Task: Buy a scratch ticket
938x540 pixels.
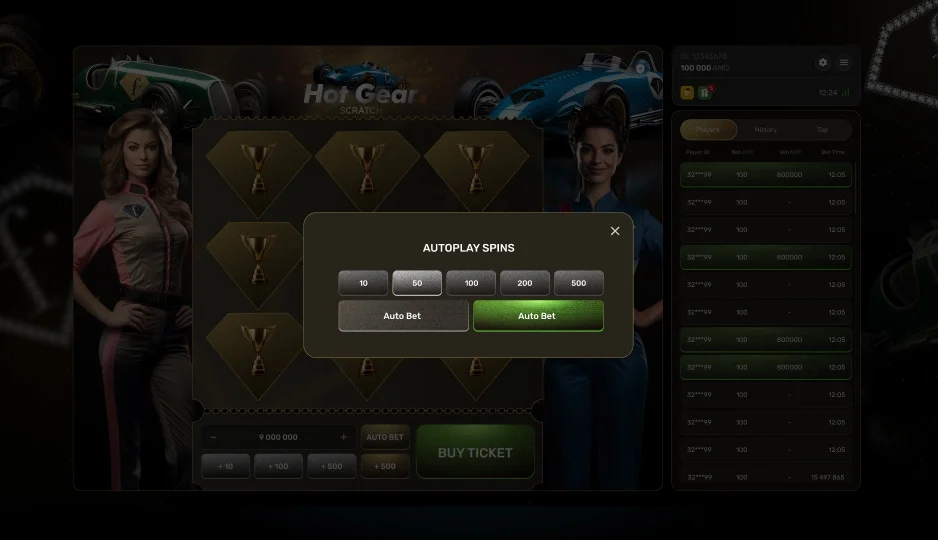Action: point(475,453)
